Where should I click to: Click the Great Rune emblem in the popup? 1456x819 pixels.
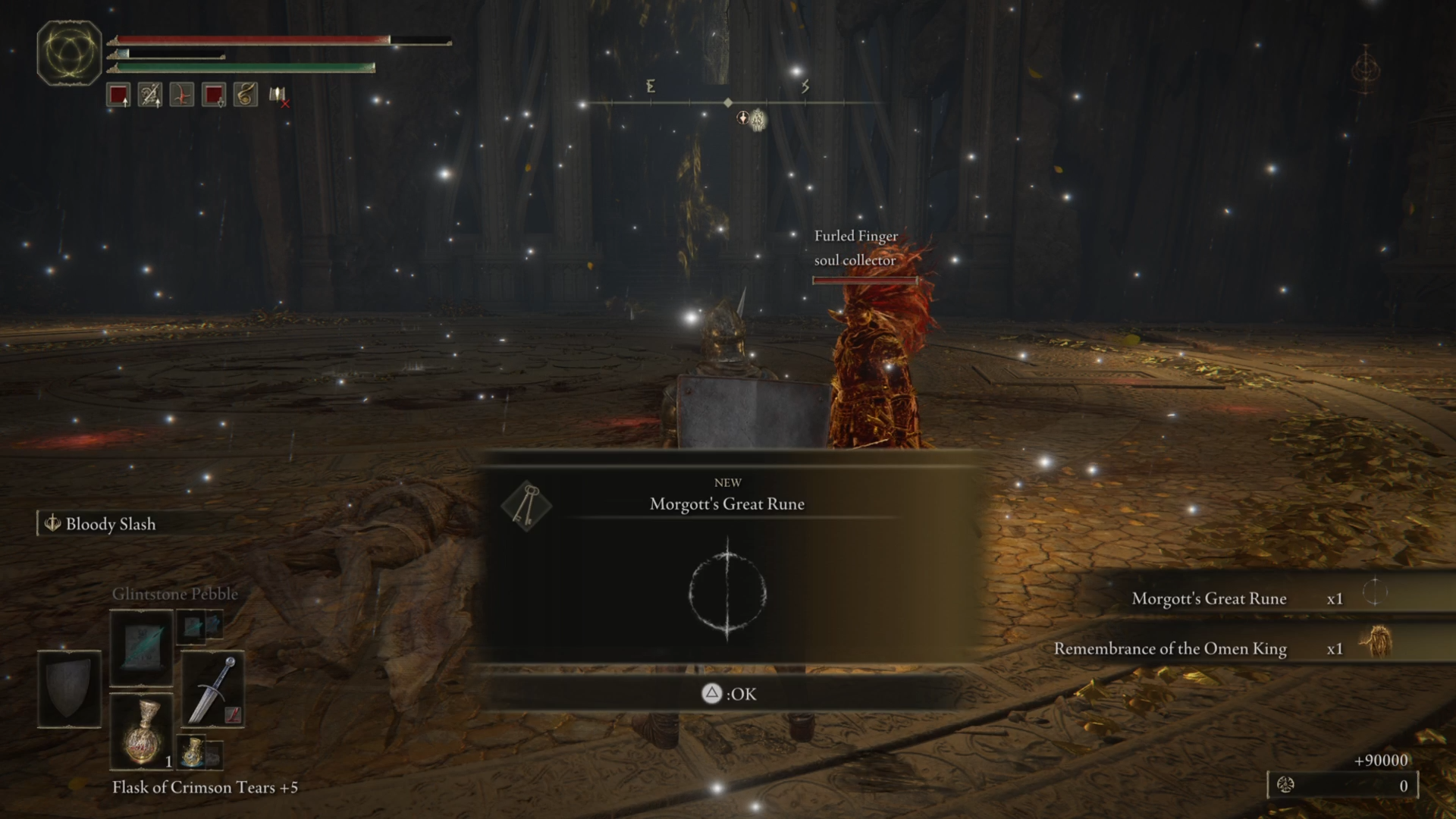pos(727,591)
